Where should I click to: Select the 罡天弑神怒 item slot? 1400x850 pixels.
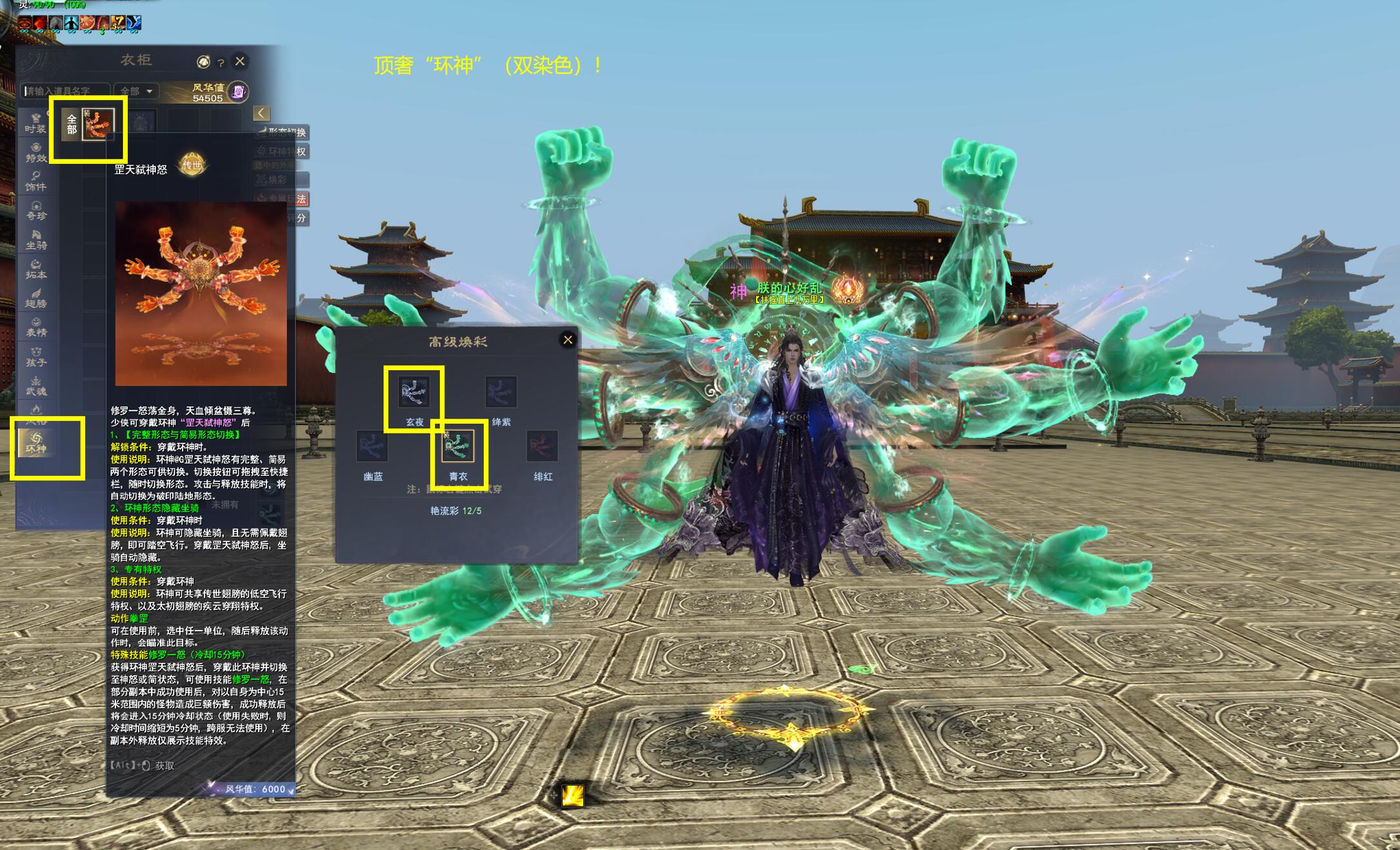pos(98,124)
